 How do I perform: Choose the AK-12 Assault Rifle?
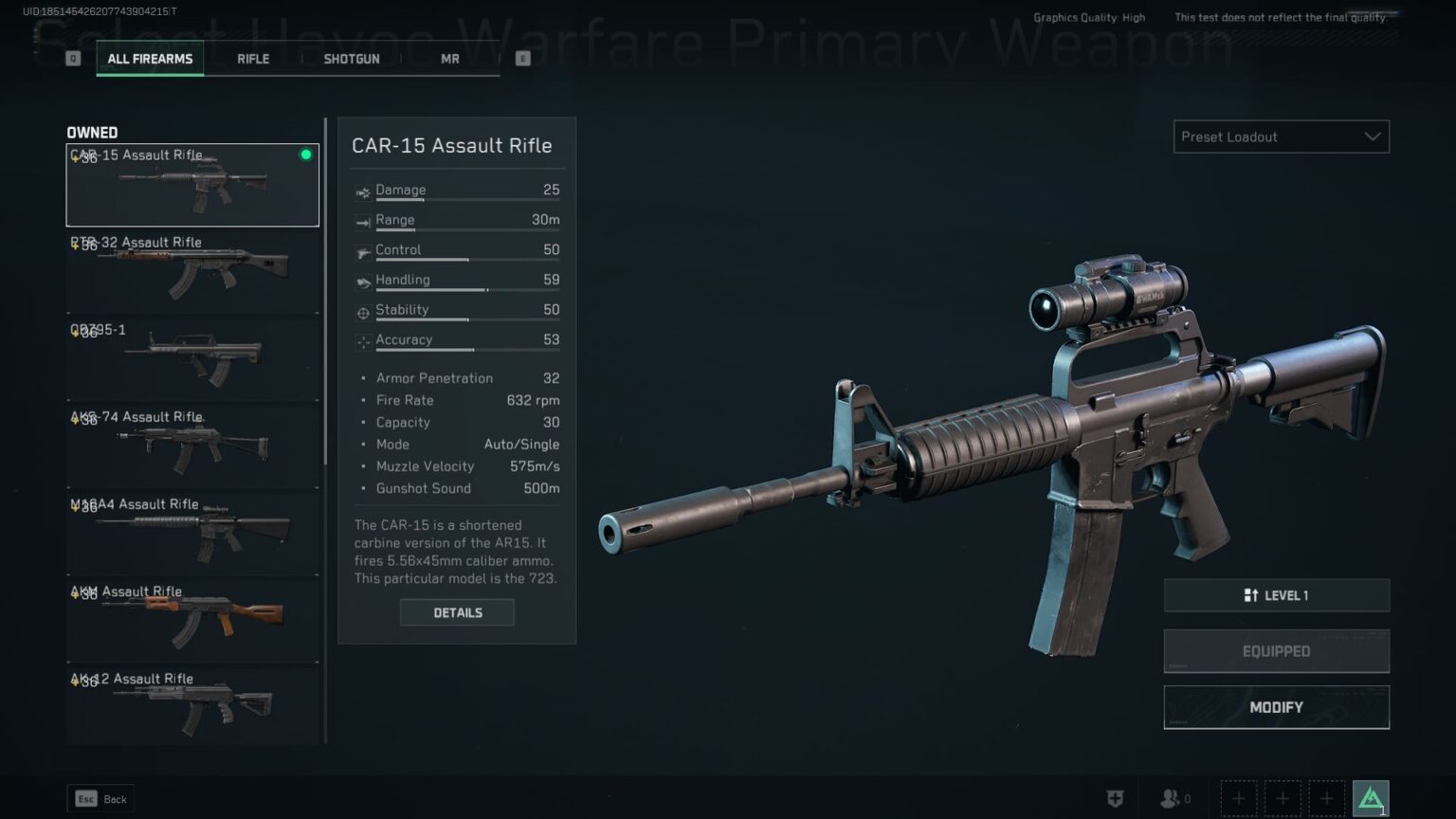tap(192, 706)
